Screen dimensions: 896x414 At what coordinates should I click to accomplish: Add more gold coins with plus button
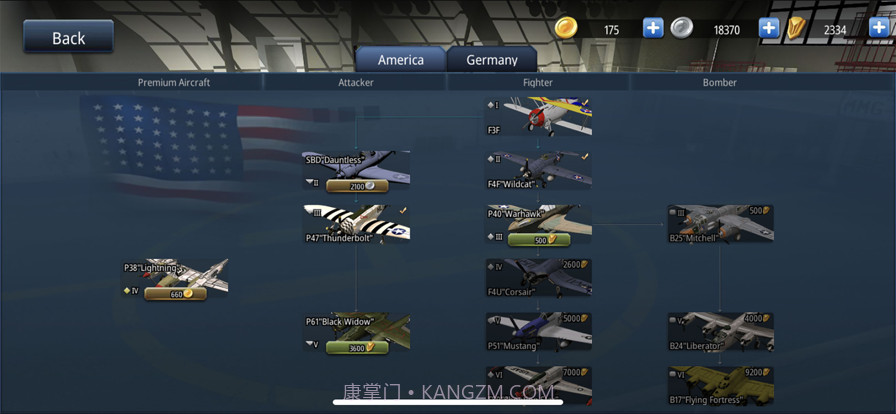[653, 28]
